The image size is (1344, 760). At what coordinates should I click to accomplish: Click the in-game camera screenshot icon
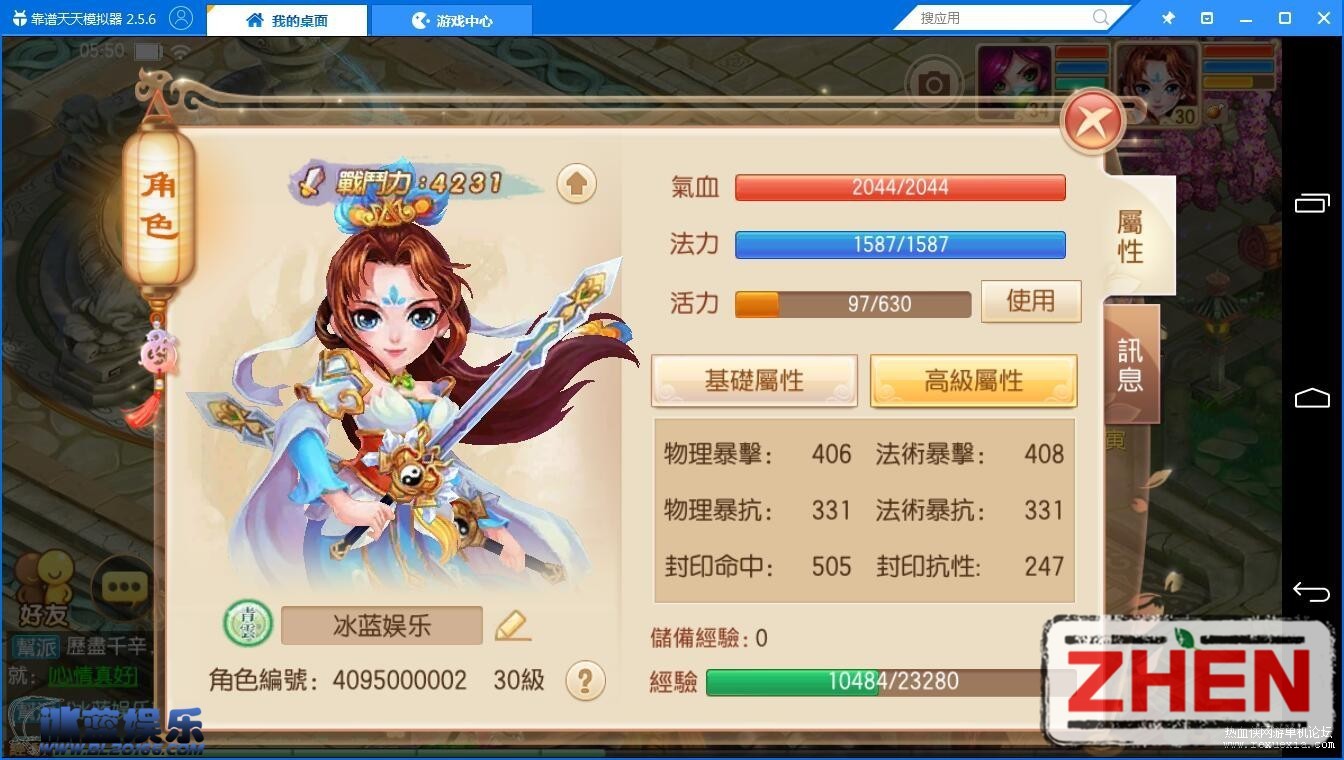coord(934,85)
